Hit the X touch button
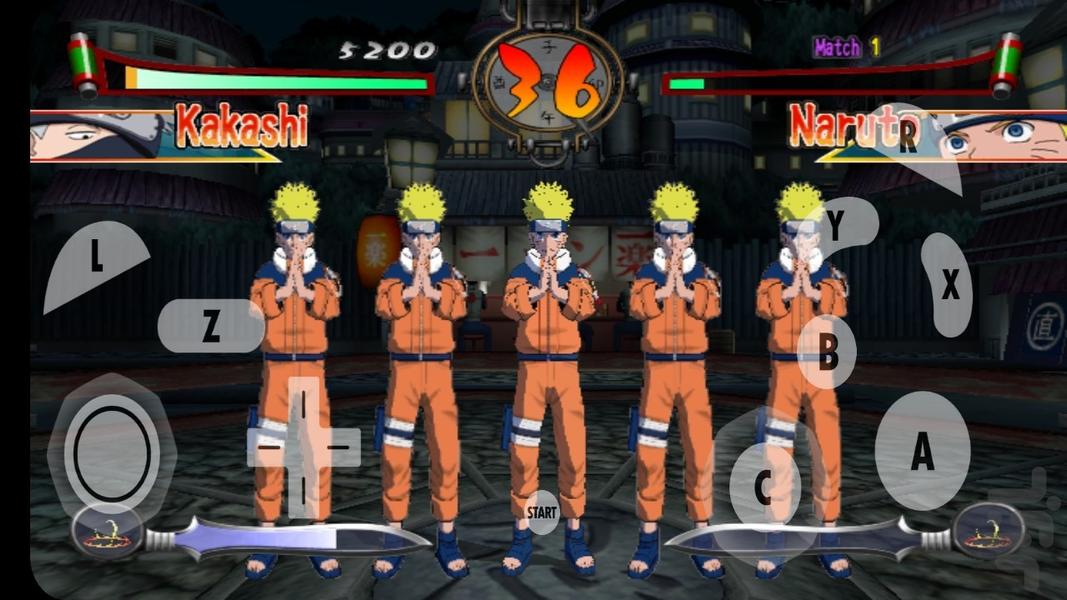This screenshot has height=600, width=1067. click(x=949, y=286)
